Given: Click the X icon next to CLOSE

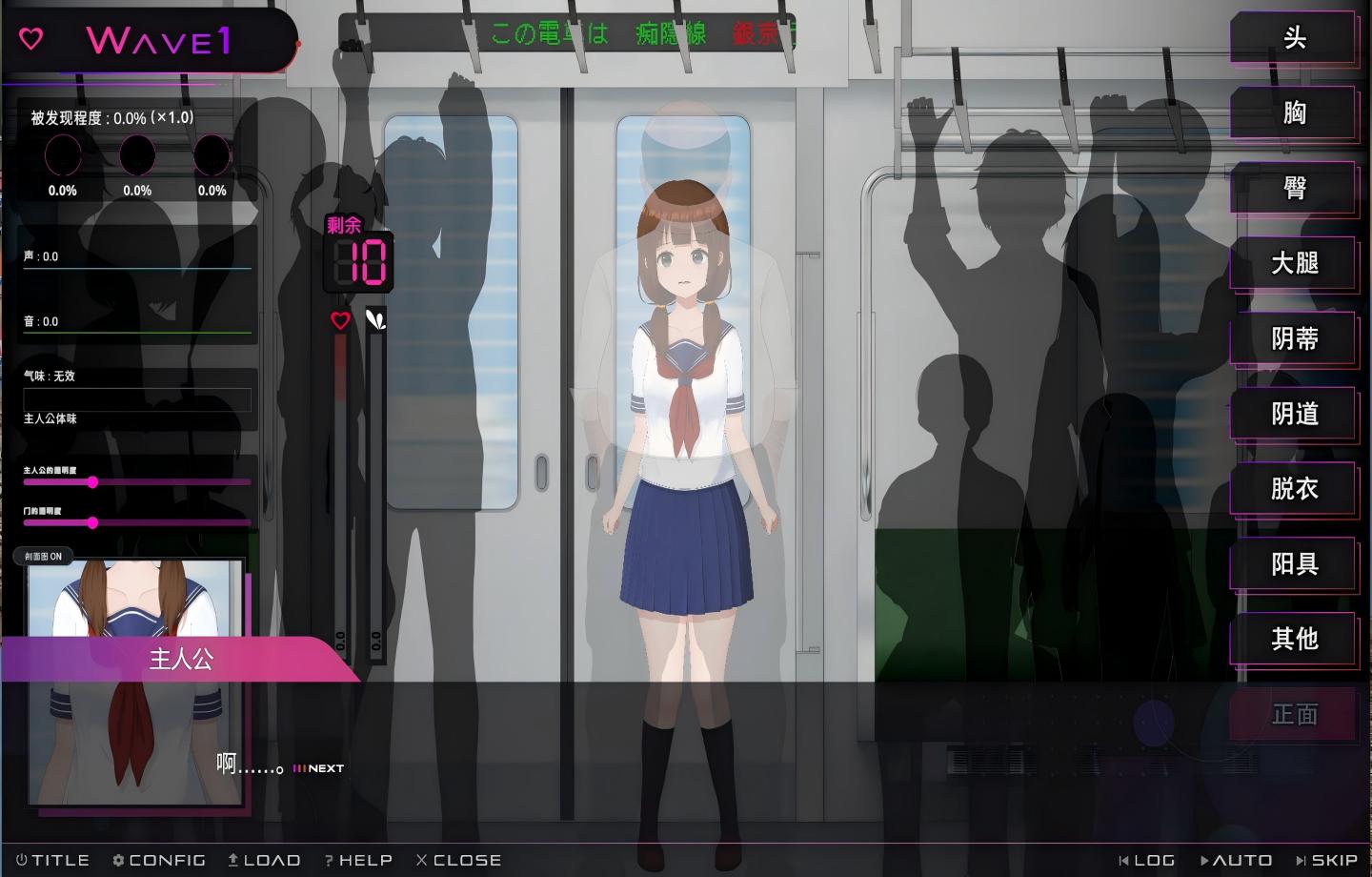Looking at the screenshot, I should (x=421, y=859).
